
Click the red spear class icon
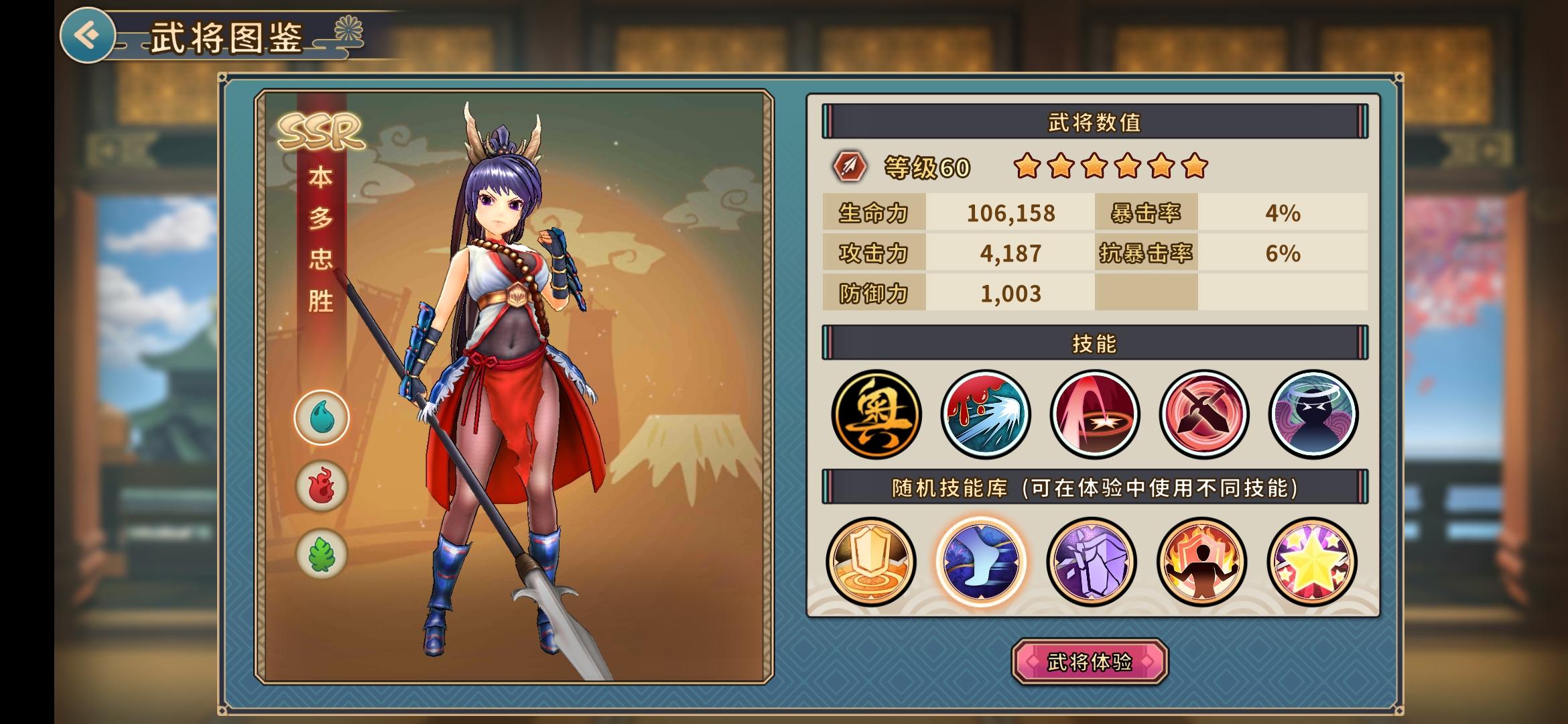[849, 166]
